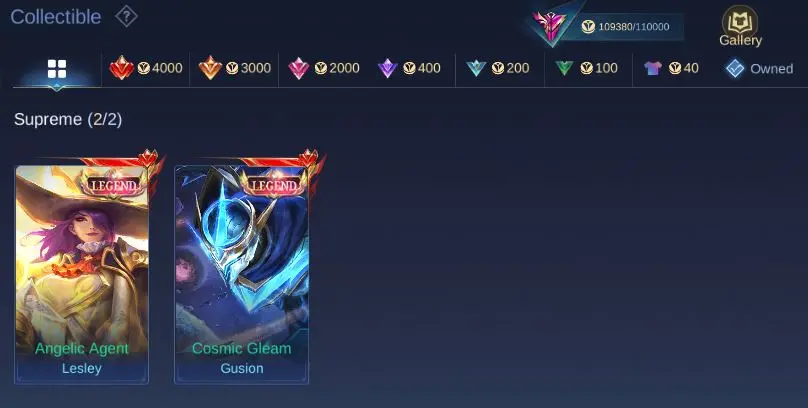Select the 100 points green tier tab

[x=587, y=68]
